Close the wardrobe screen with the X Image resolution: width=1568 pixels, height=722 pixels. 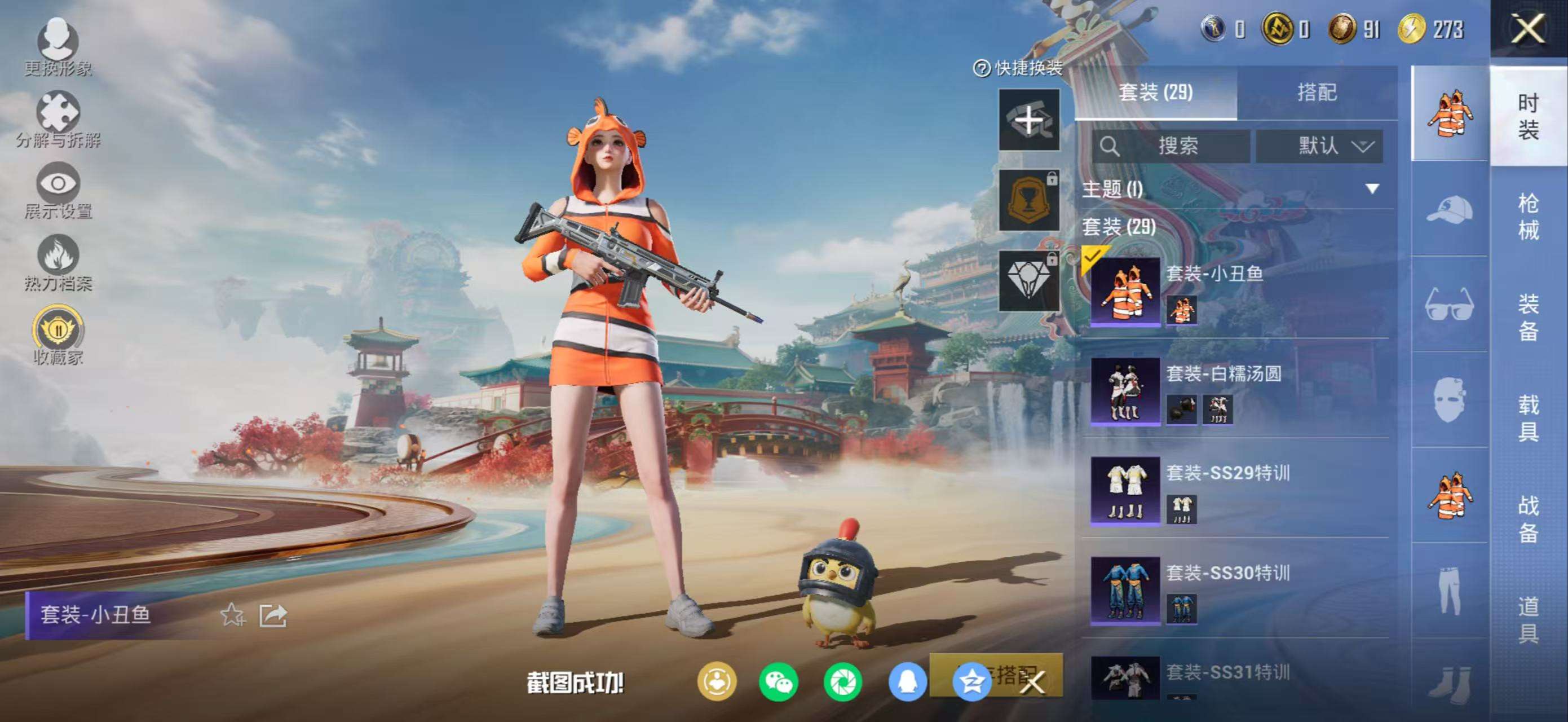coord(1528,29)
